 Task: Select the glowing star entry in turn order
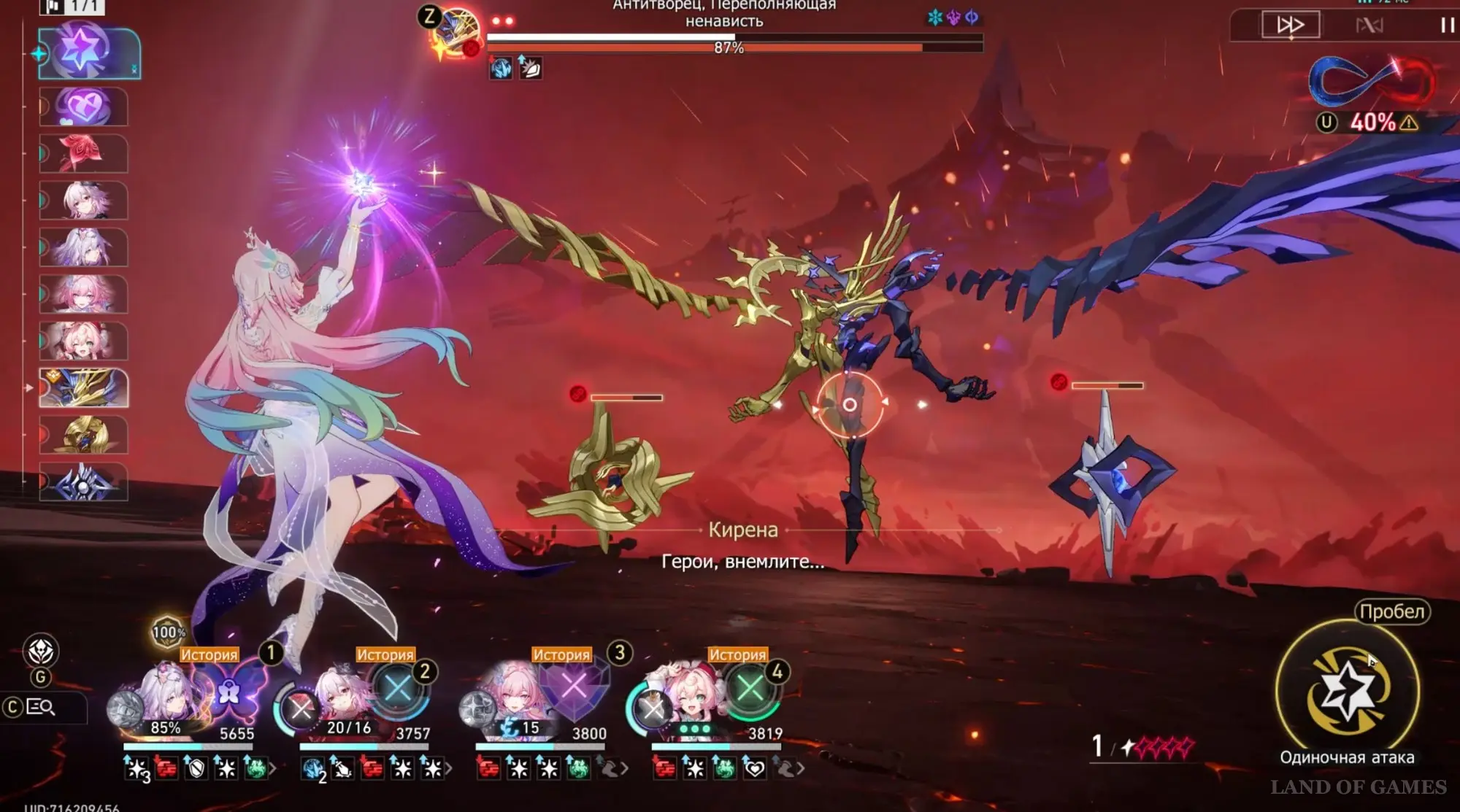click(84, 53)
